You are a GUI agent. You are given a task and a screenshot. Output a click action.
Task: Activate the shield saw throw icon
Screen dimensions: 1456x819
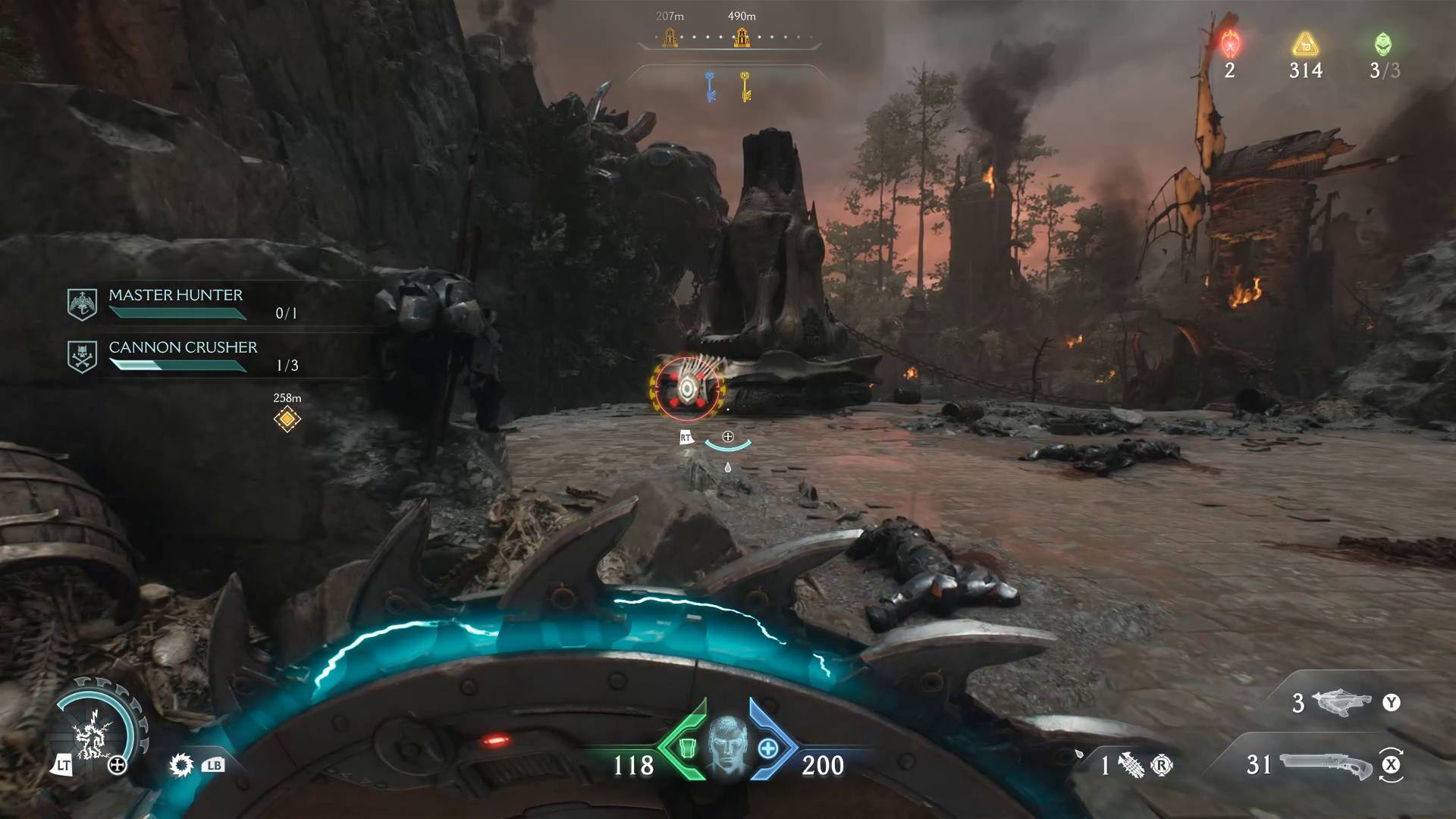pos(181,764)
